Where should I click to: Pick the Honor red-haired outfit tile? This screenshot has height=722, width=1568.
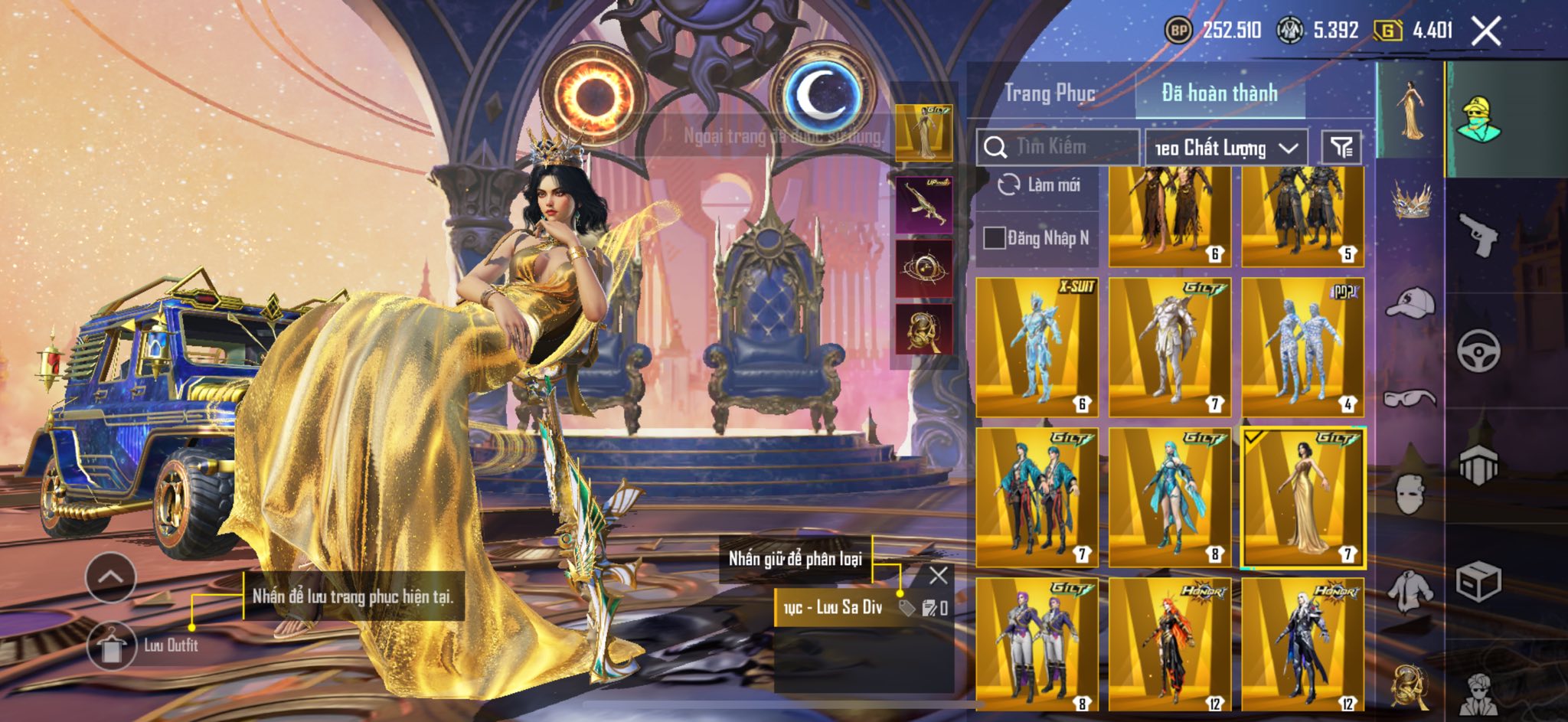pyautogui.click(x=1169, y=645)
